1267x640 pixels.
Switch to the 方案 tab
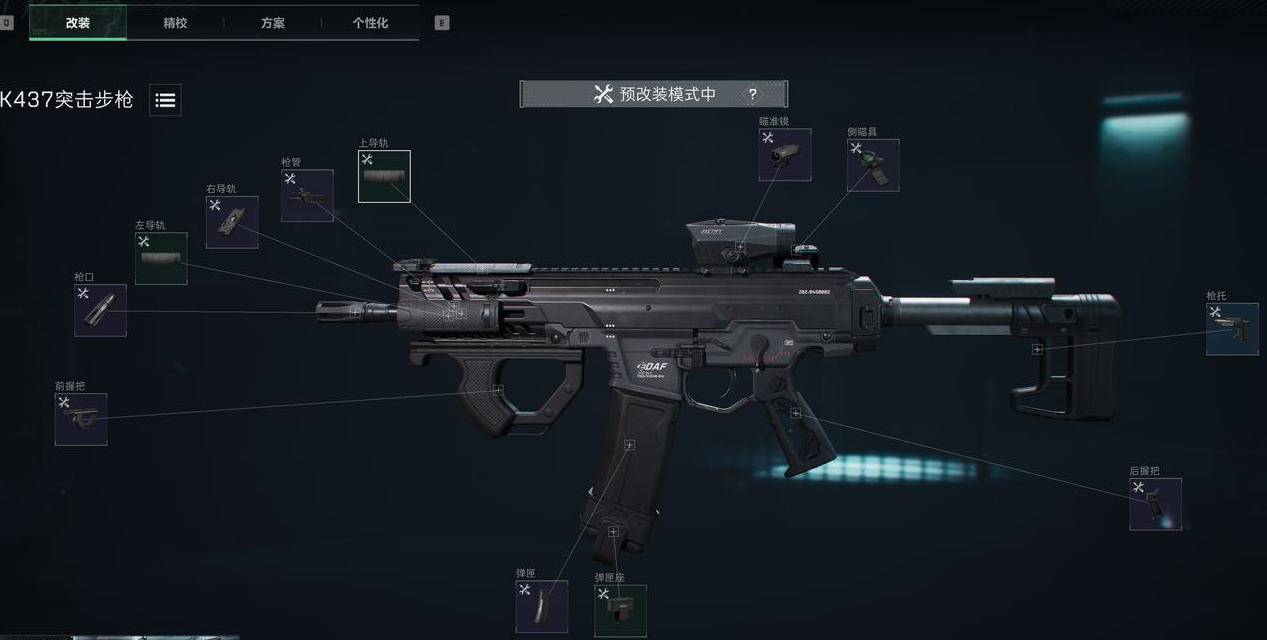click(x=273, y=22)
